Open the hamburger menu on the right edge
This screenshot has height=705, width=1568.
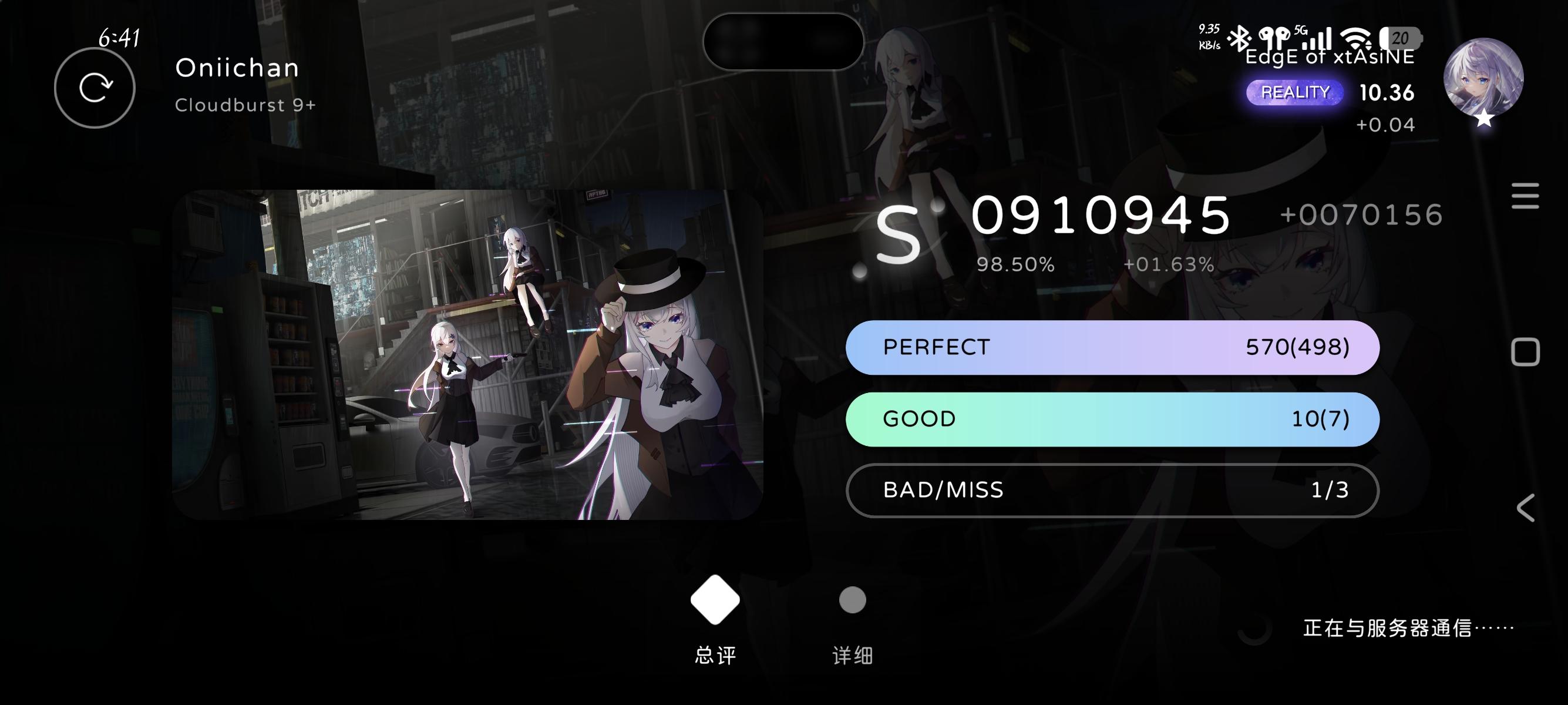point(1525,195)
